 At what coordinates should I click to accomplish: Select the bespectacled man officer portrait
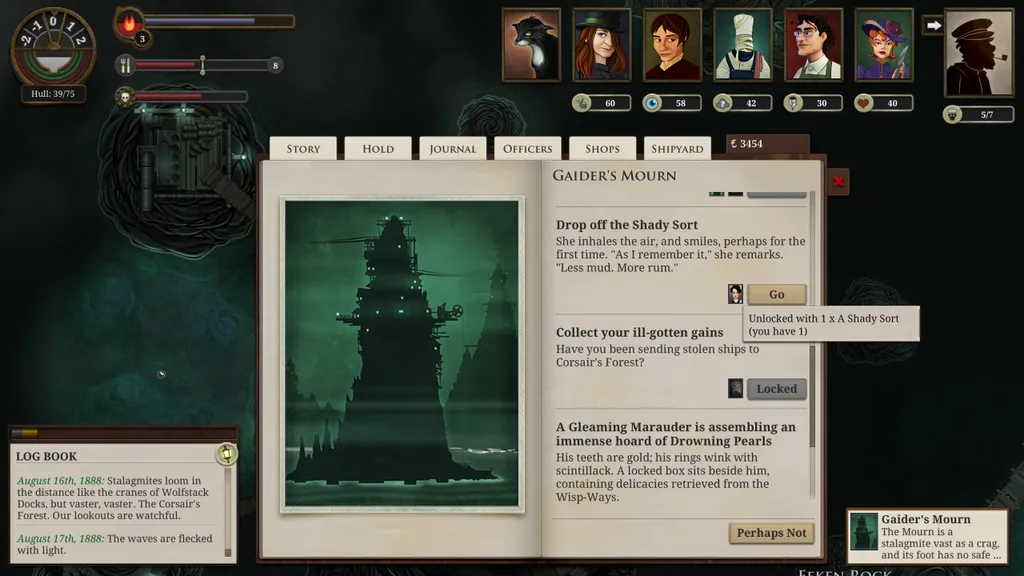[813, 45]
